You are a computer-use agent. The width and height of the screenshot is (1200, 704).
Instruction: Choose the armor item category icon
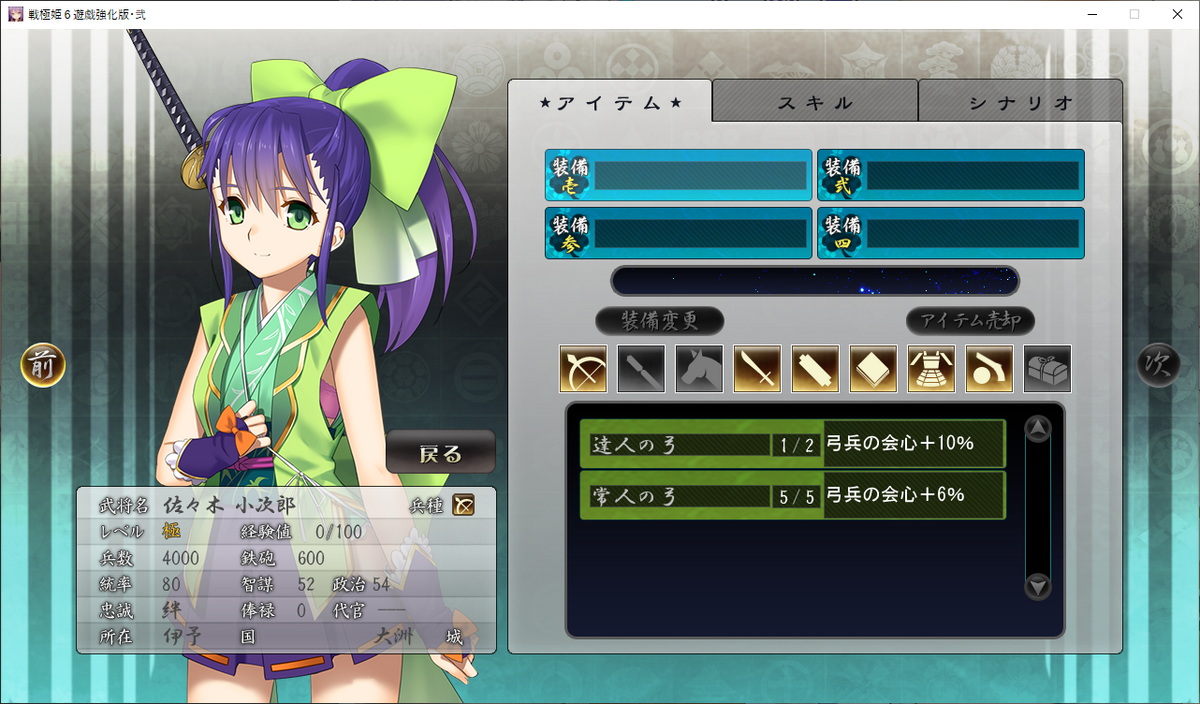point(931,369)
